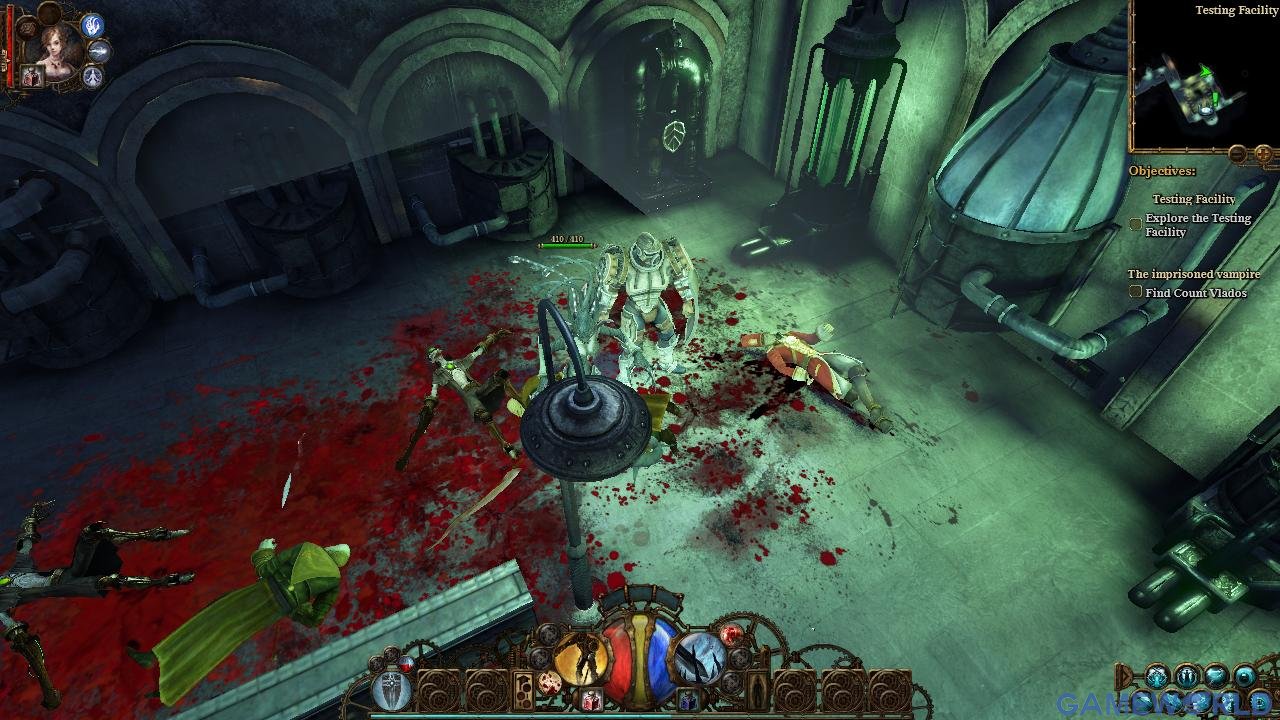Activate the blue claw companion ability
This screenshot has width=1280, height=720.
click(x=91, y=26)
